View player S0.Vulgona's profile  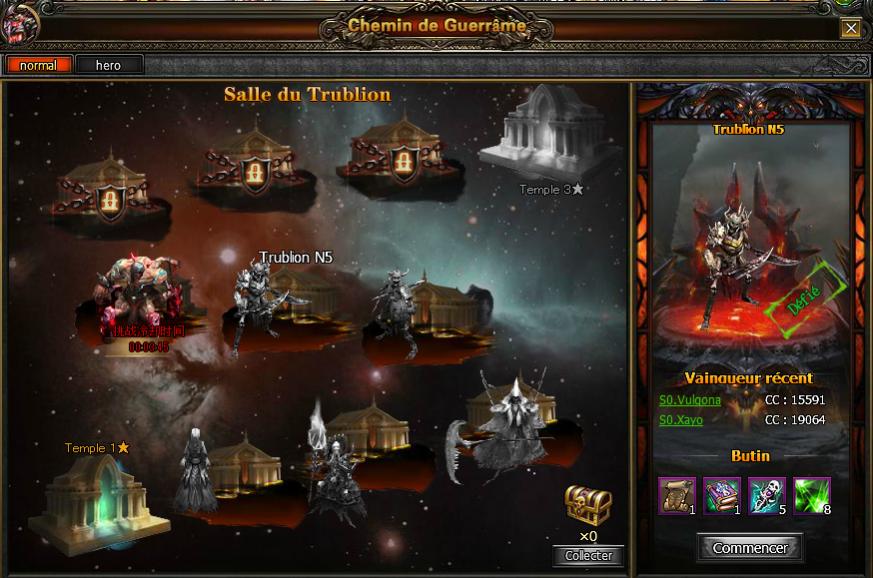(690, 400)
